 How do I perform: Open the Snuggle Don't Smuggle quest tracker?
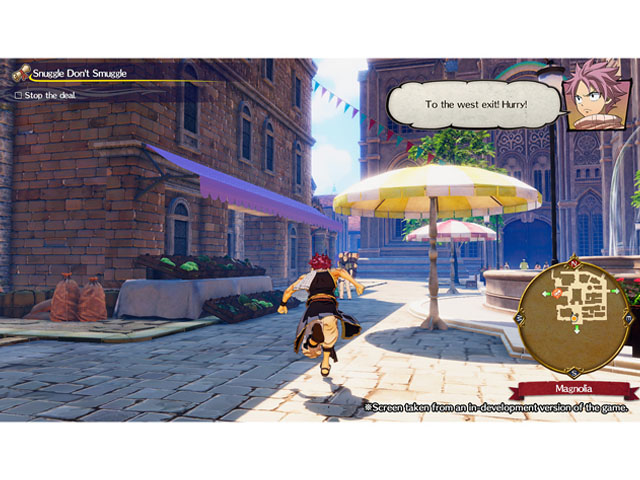(78, 72)
